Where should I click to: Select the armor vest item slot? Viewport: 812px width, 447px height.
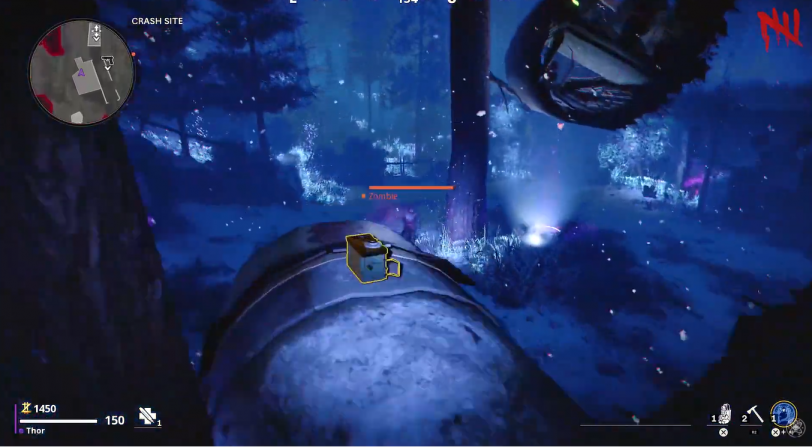726,414
